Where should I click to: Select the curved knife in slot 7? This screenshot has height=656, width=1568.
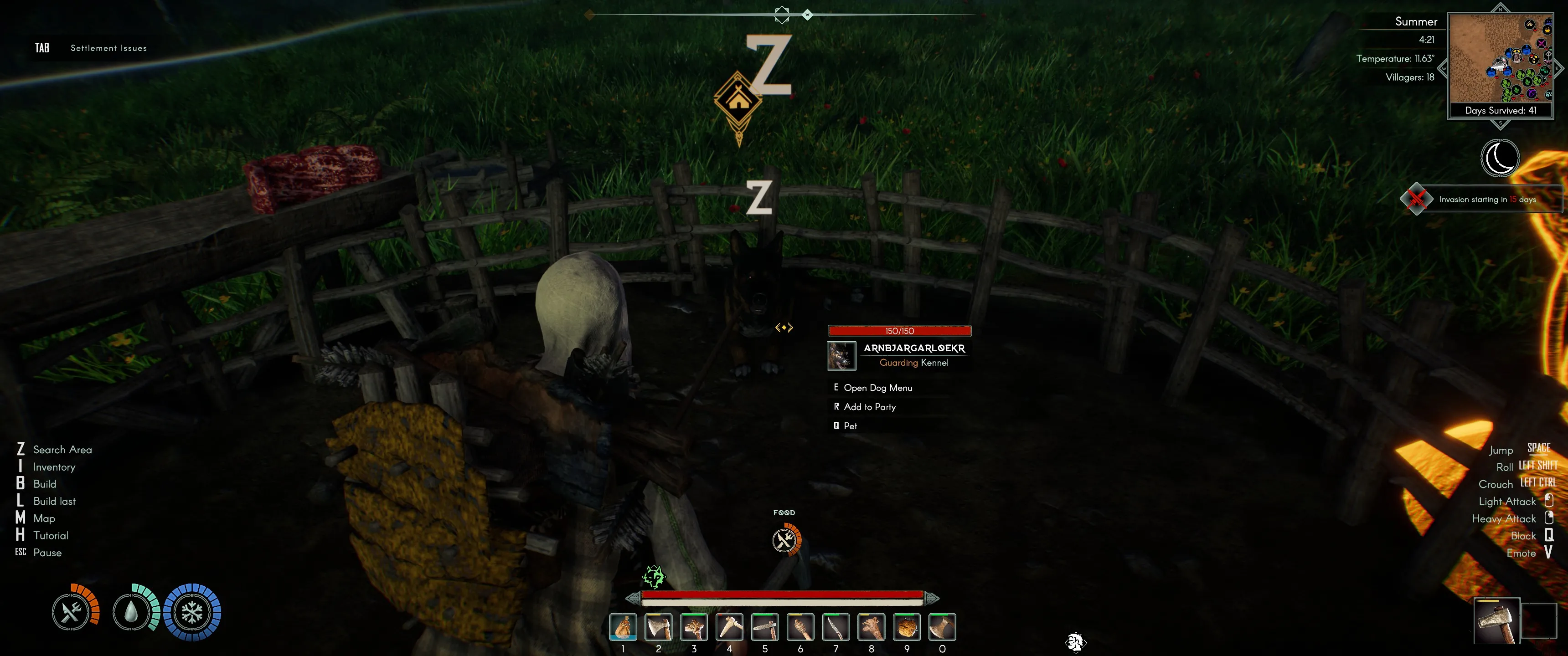point(836,627)
